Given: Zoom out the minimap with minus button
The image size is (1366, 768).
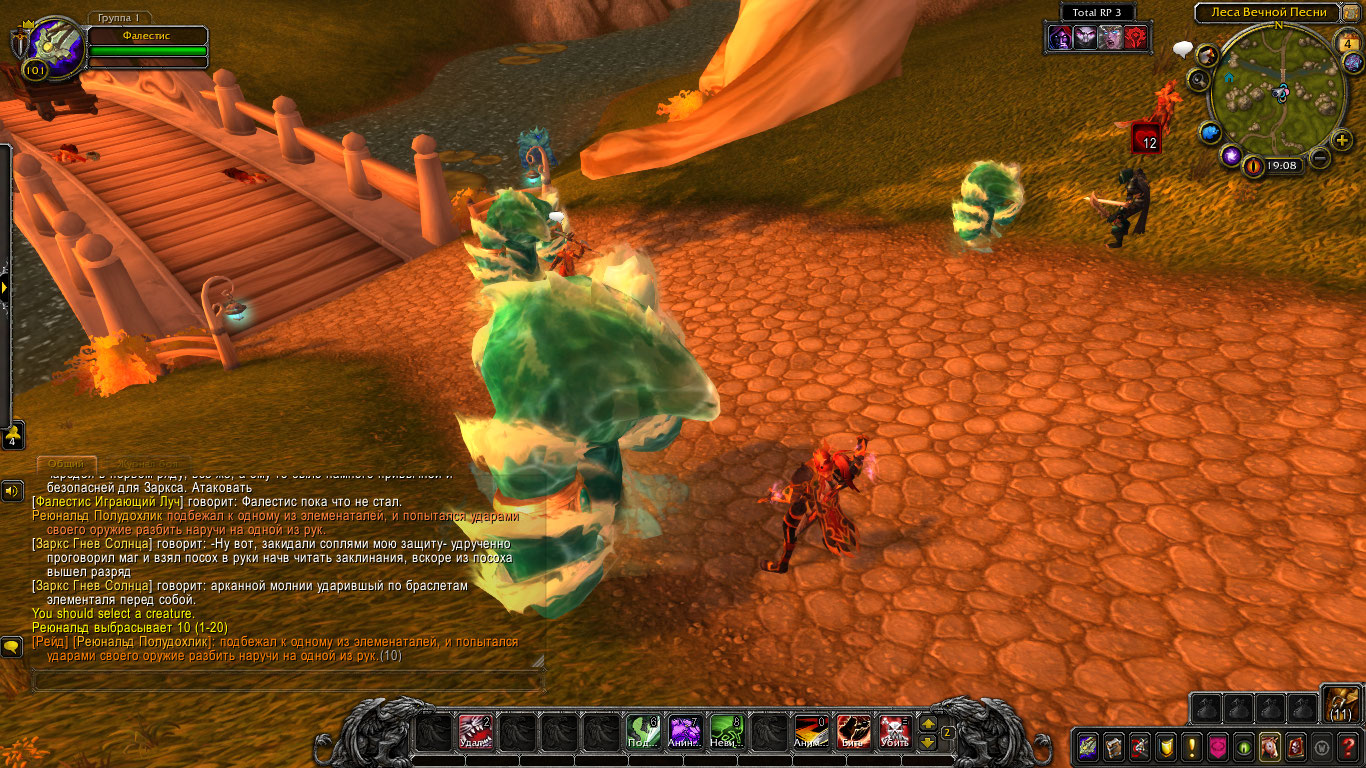Looking at the screenshot, I should [x=1320, y=157].
